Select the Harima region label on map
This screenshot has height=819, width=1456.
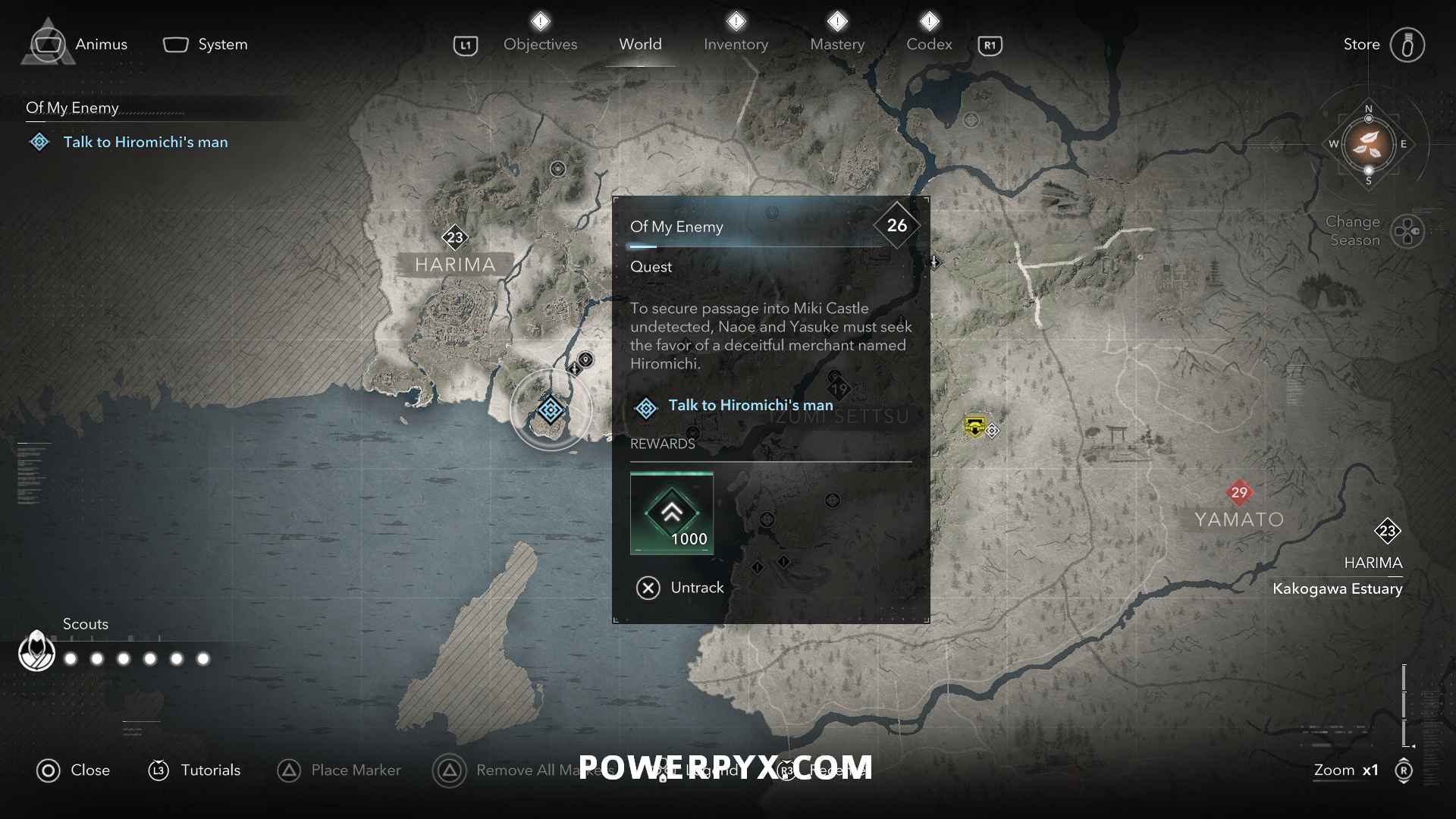pos(455,265)
